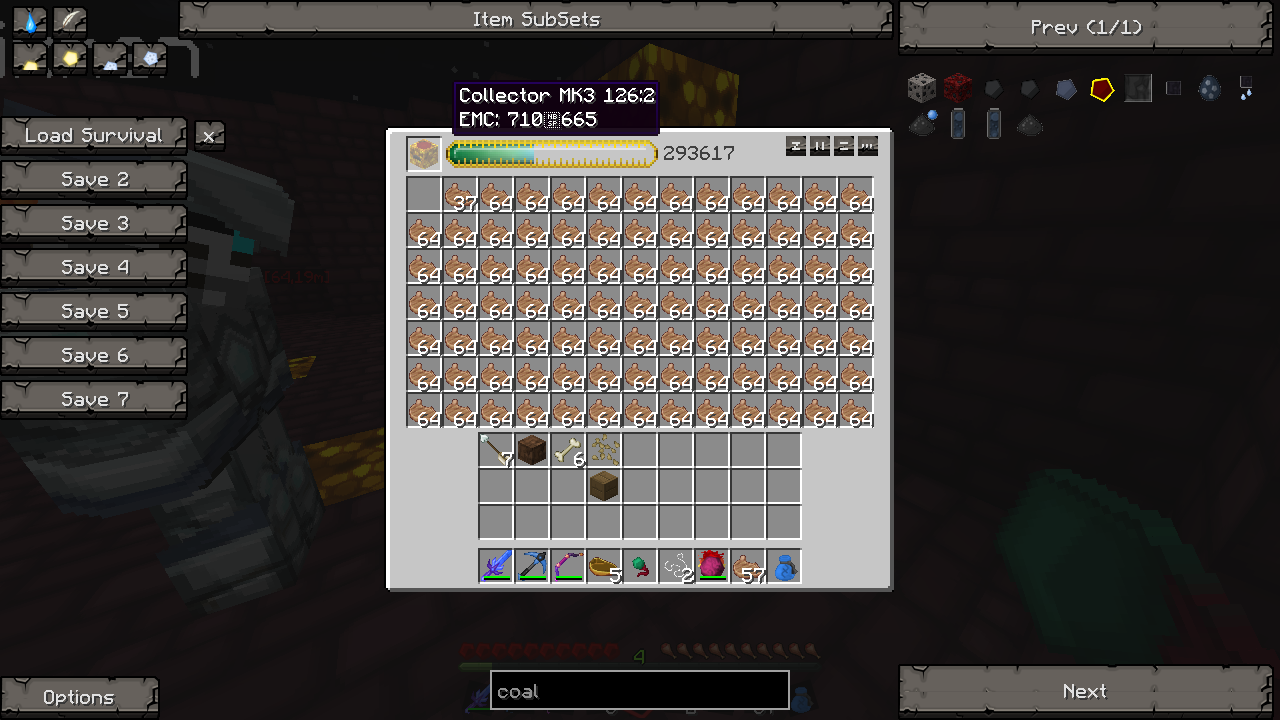
Task: Click the Prev (1/1) page button
Action: pos(1086,27)
